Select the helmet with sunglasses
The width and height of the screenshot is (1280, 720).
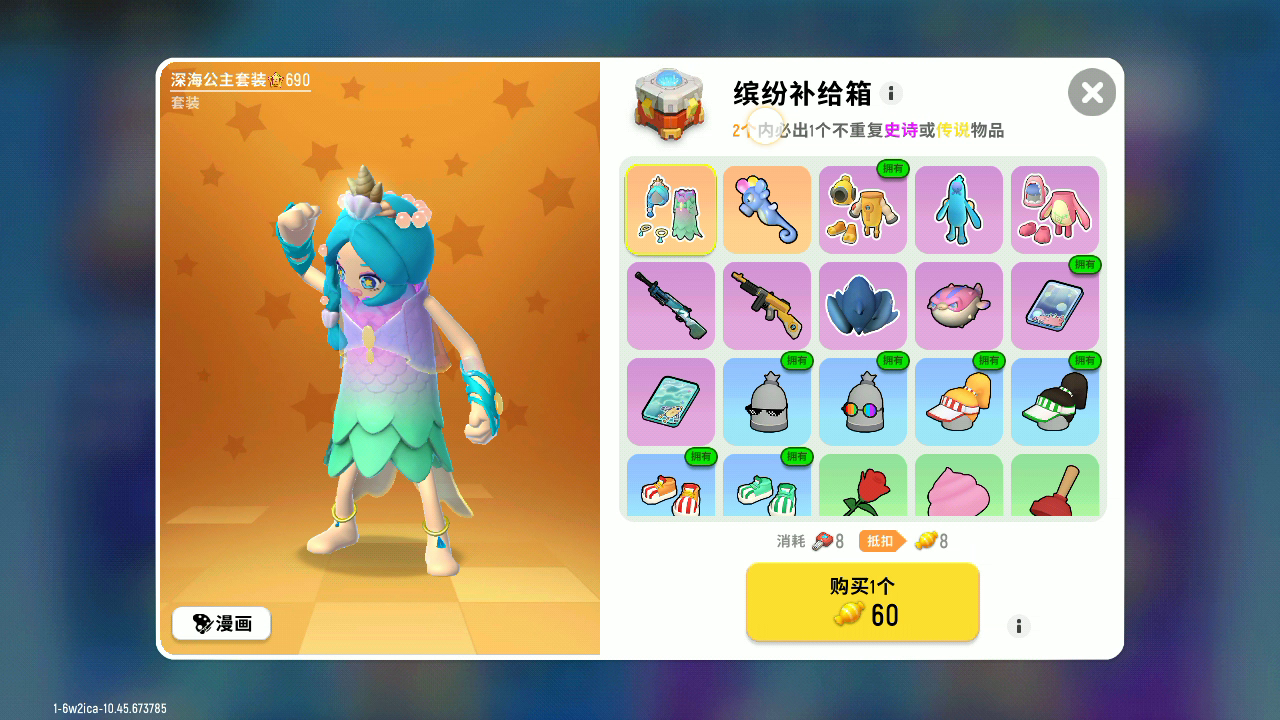[766, 401]
